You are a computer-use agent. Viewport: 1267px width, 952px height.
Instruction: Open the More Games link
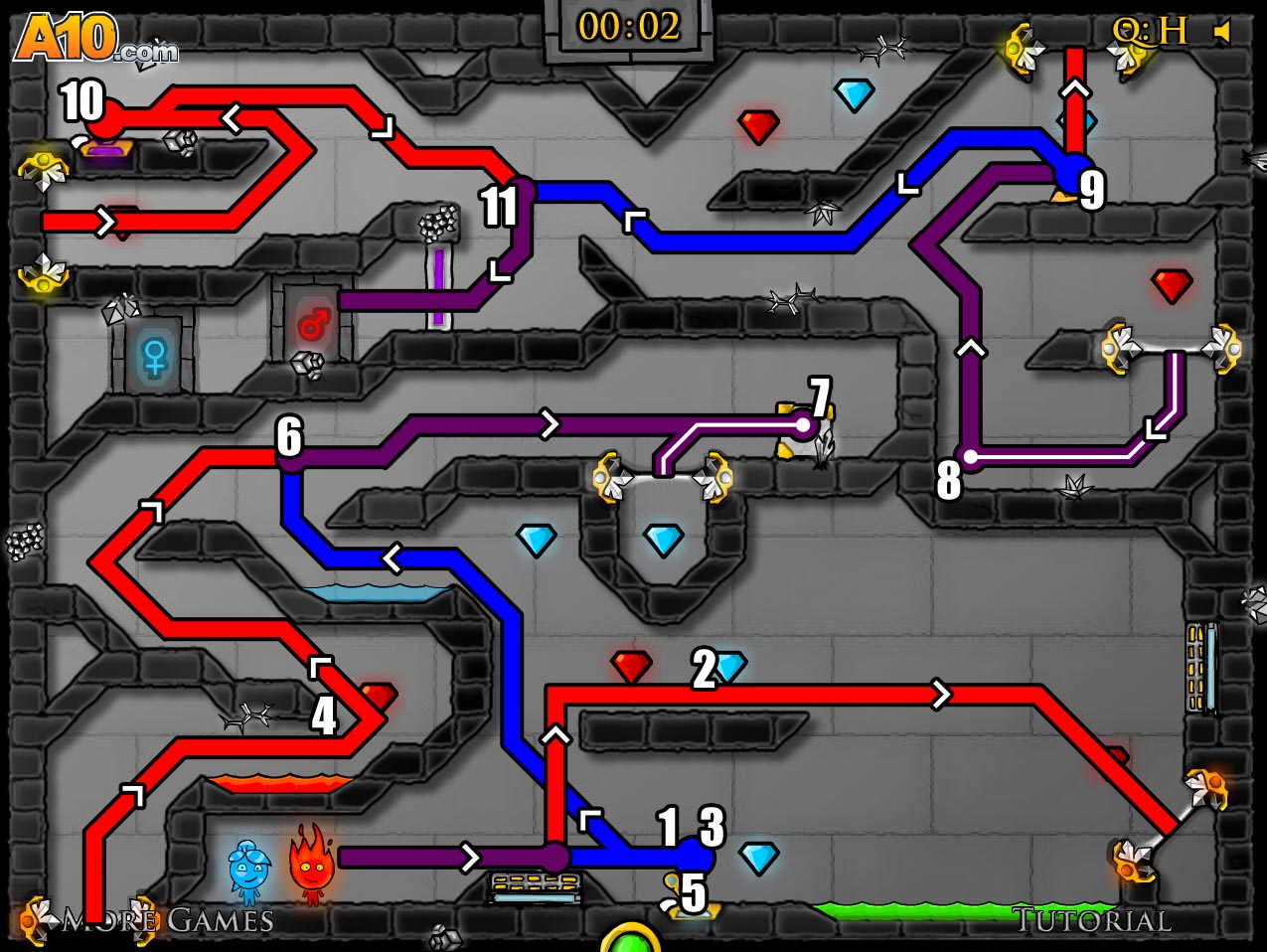tap(168, 920)
